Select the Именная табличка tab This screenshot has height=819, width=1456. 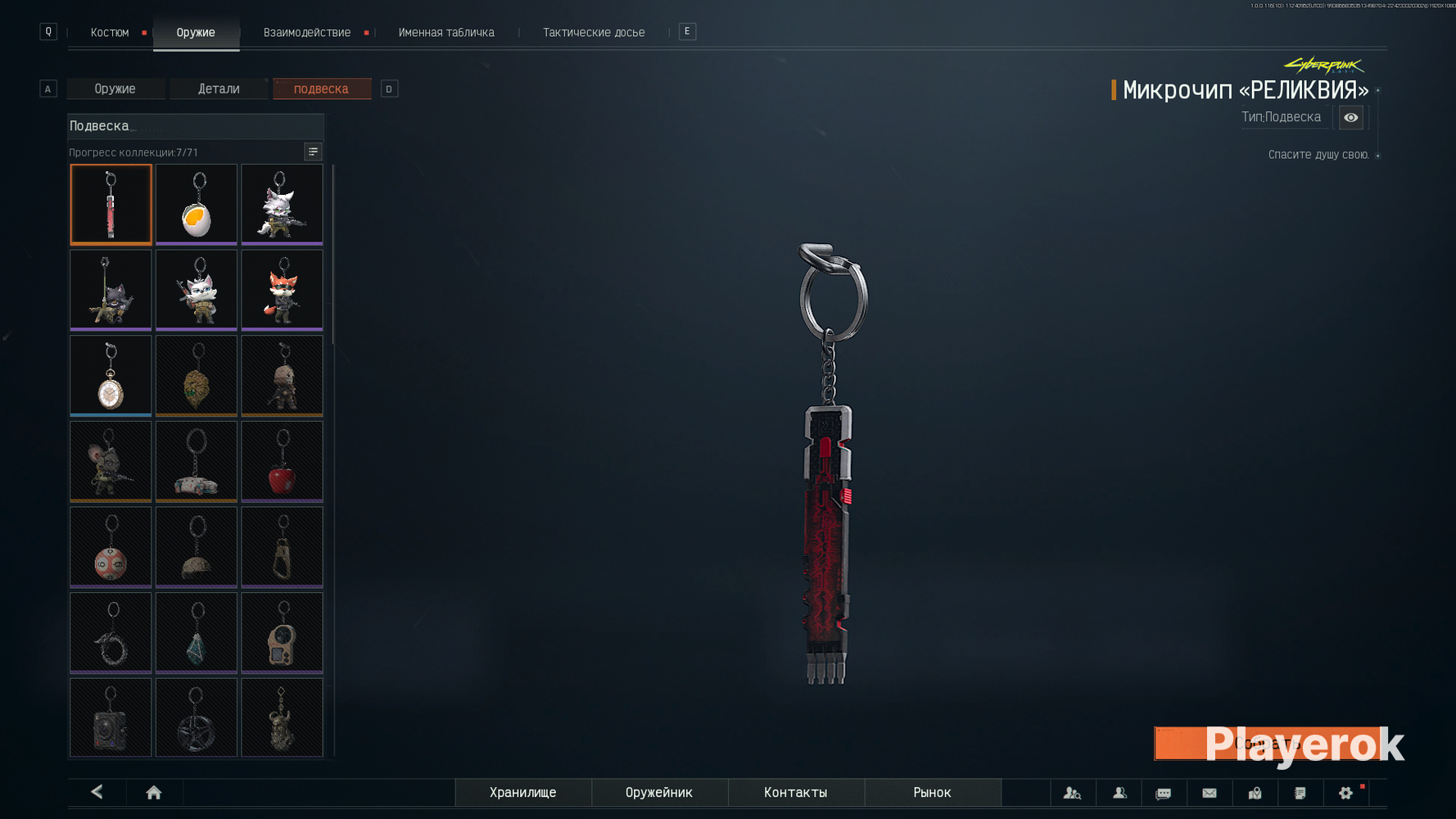coord(446,33)
